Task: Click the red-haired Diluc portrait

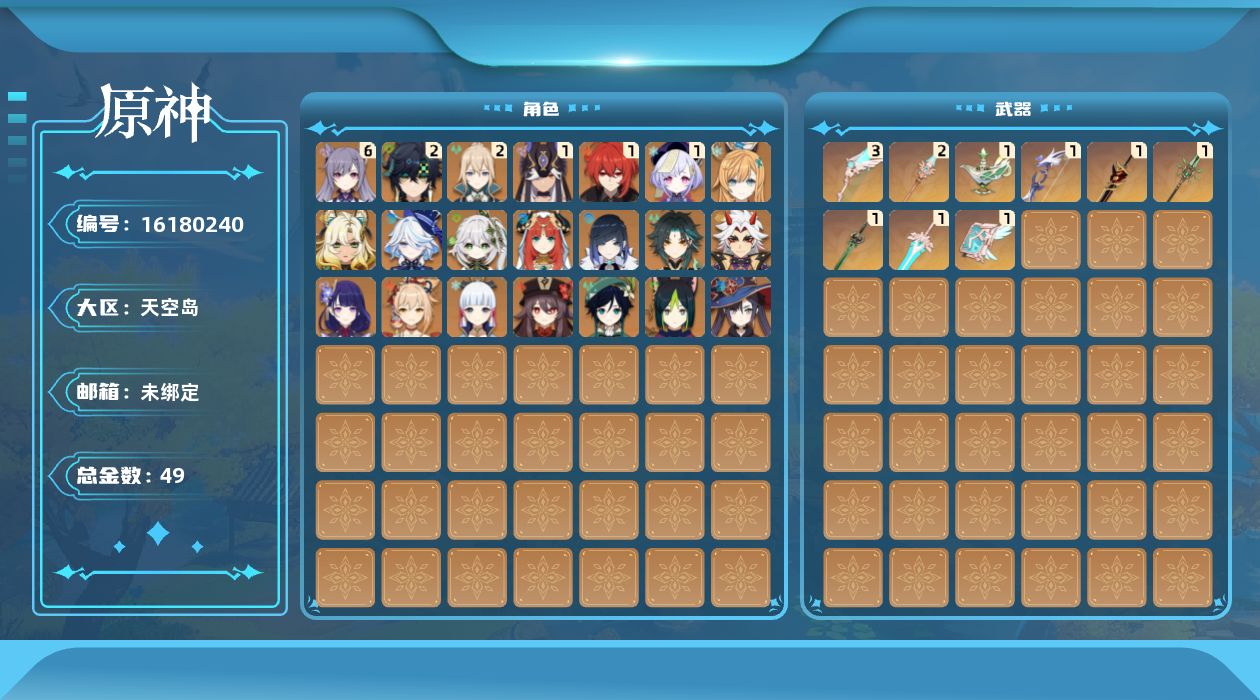Action: click(610, 172)
